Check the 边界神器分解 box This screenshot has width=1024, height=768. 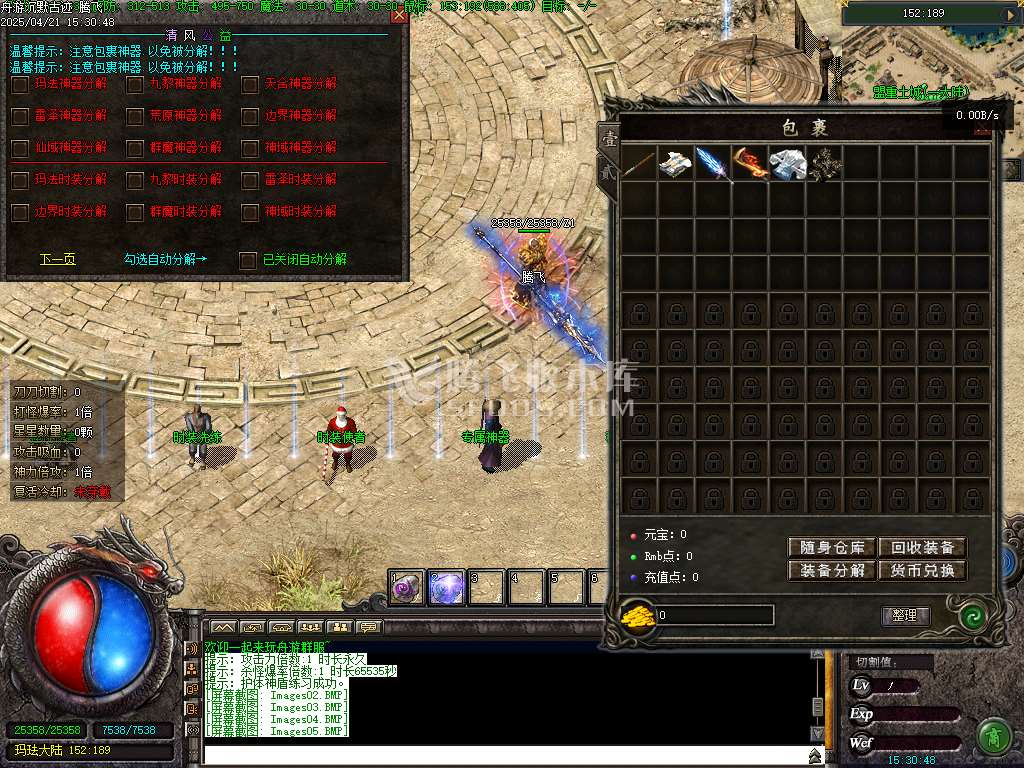(250, 116)
